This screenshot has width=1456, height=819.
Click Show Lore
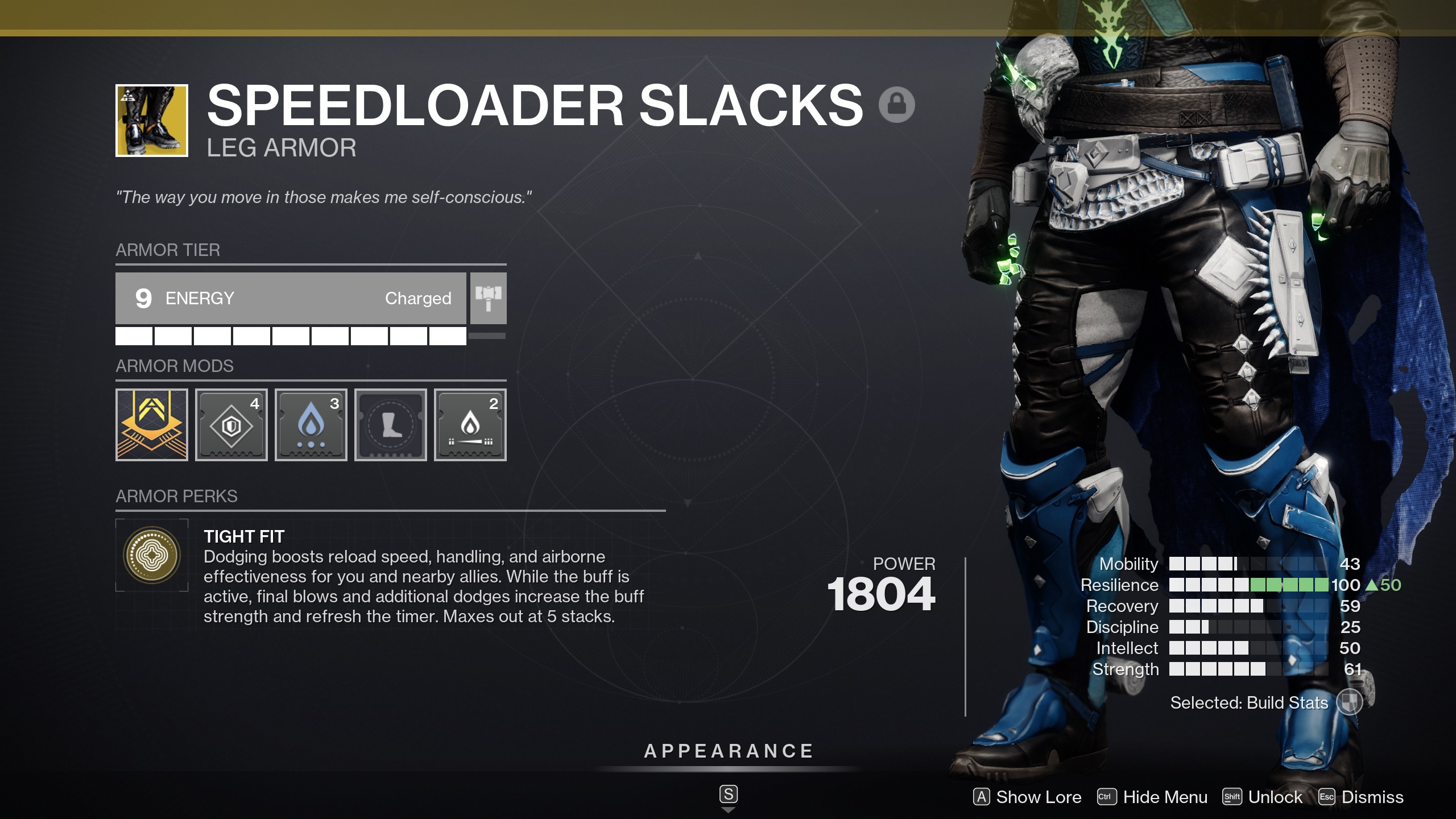1027,797
